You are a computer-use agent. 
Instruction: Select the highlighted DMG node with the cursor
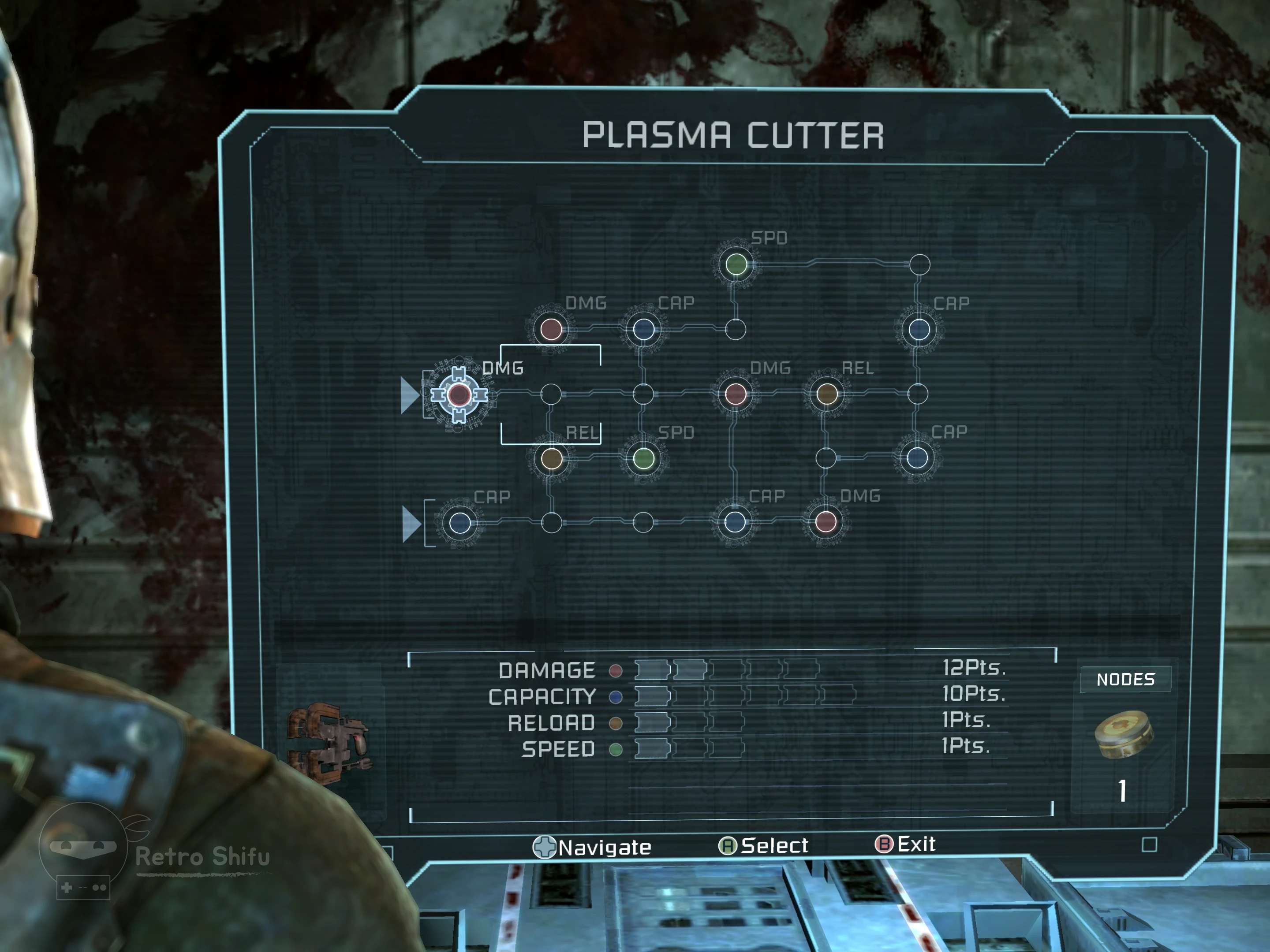tap(459, 395)
